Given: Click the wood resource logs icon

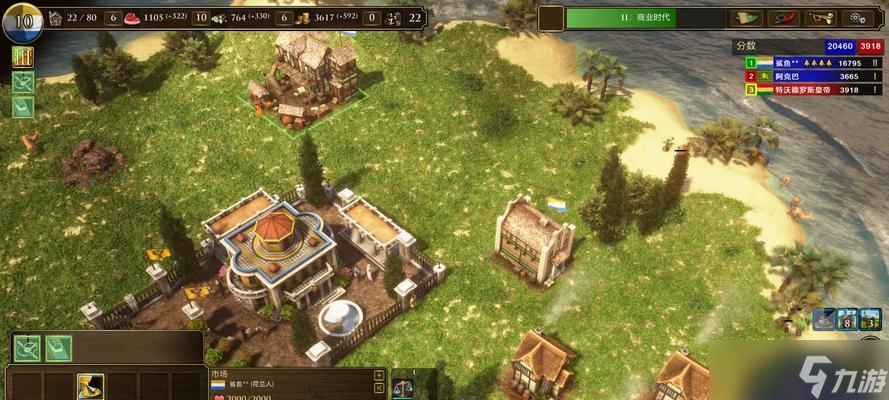Looking at the screenshot, I should coord(218,17).
